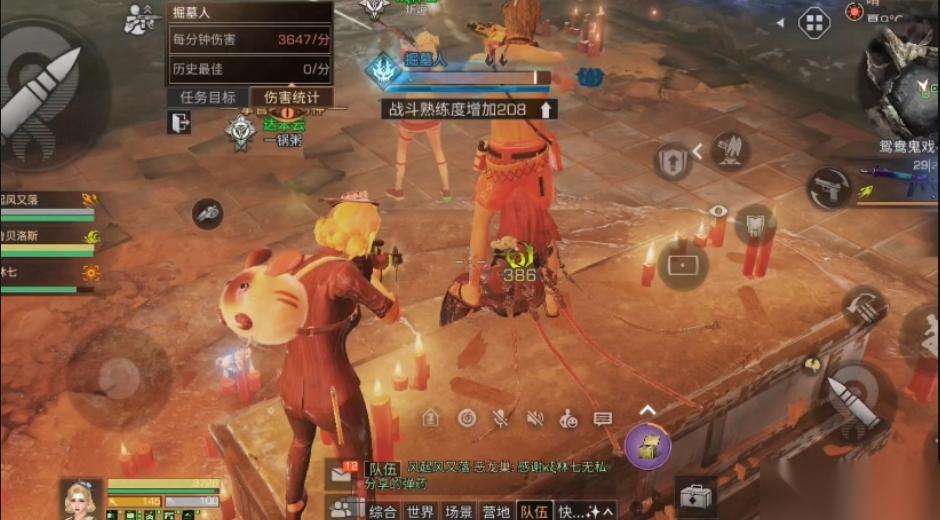Image resolution: width=940 pixels, height=520 pixels.
Task: Open the four-square grid menu
Action: coord(815,22)
